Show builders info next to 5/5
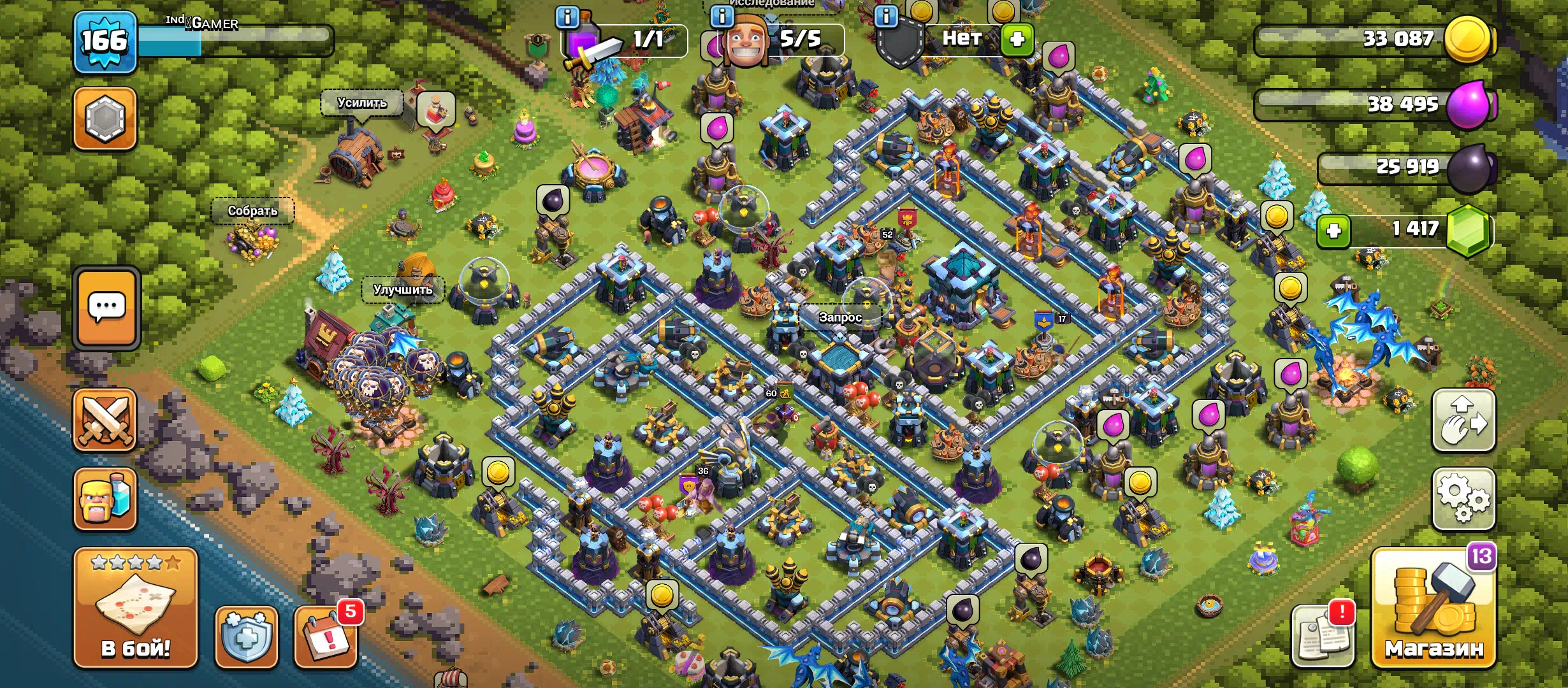This screenshot has height=688, width=1568. pos(722,16)
